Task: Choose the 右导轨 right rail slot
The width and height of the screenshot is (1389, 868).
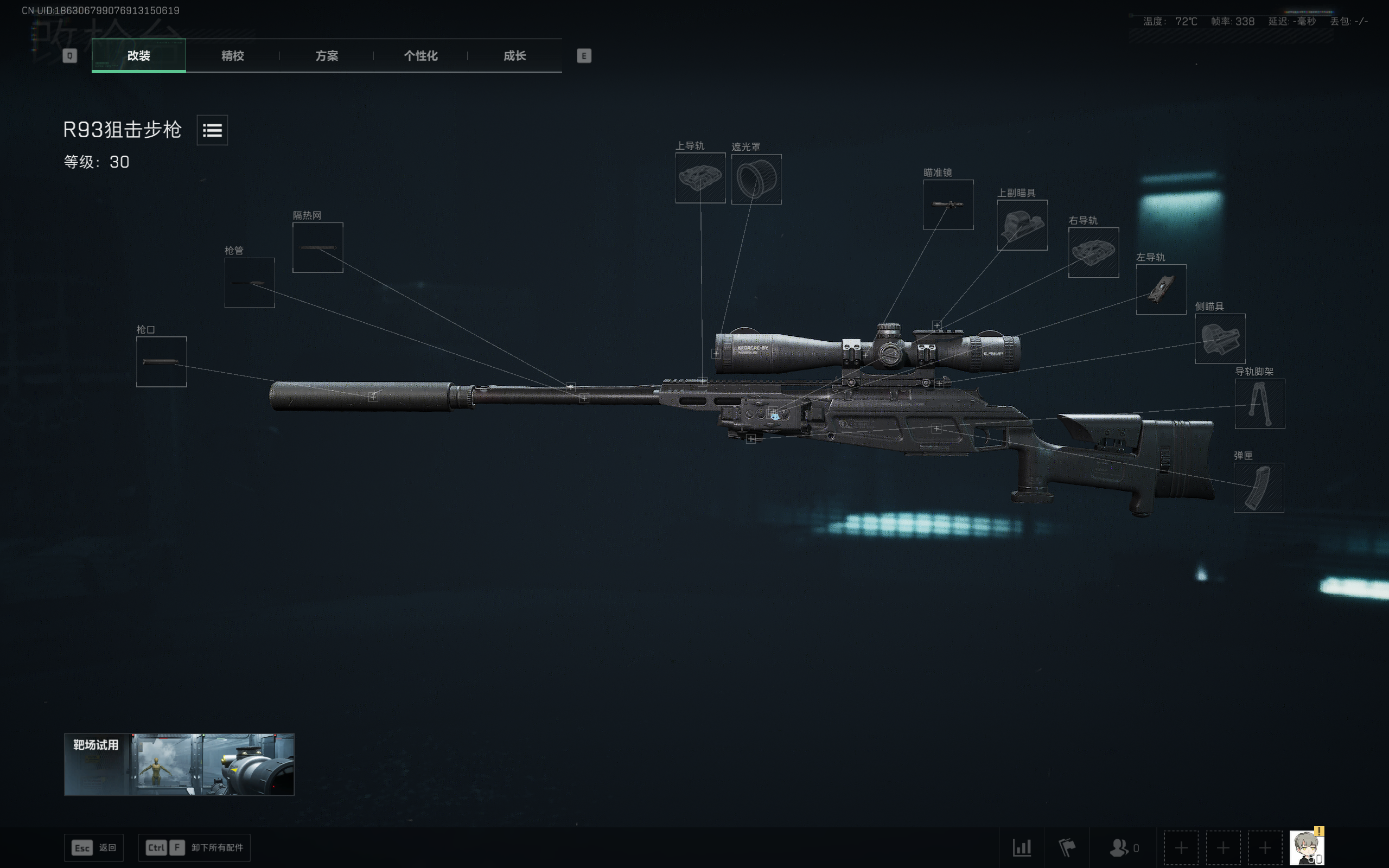Action: pyautogui.click(x=1093, y=253)
